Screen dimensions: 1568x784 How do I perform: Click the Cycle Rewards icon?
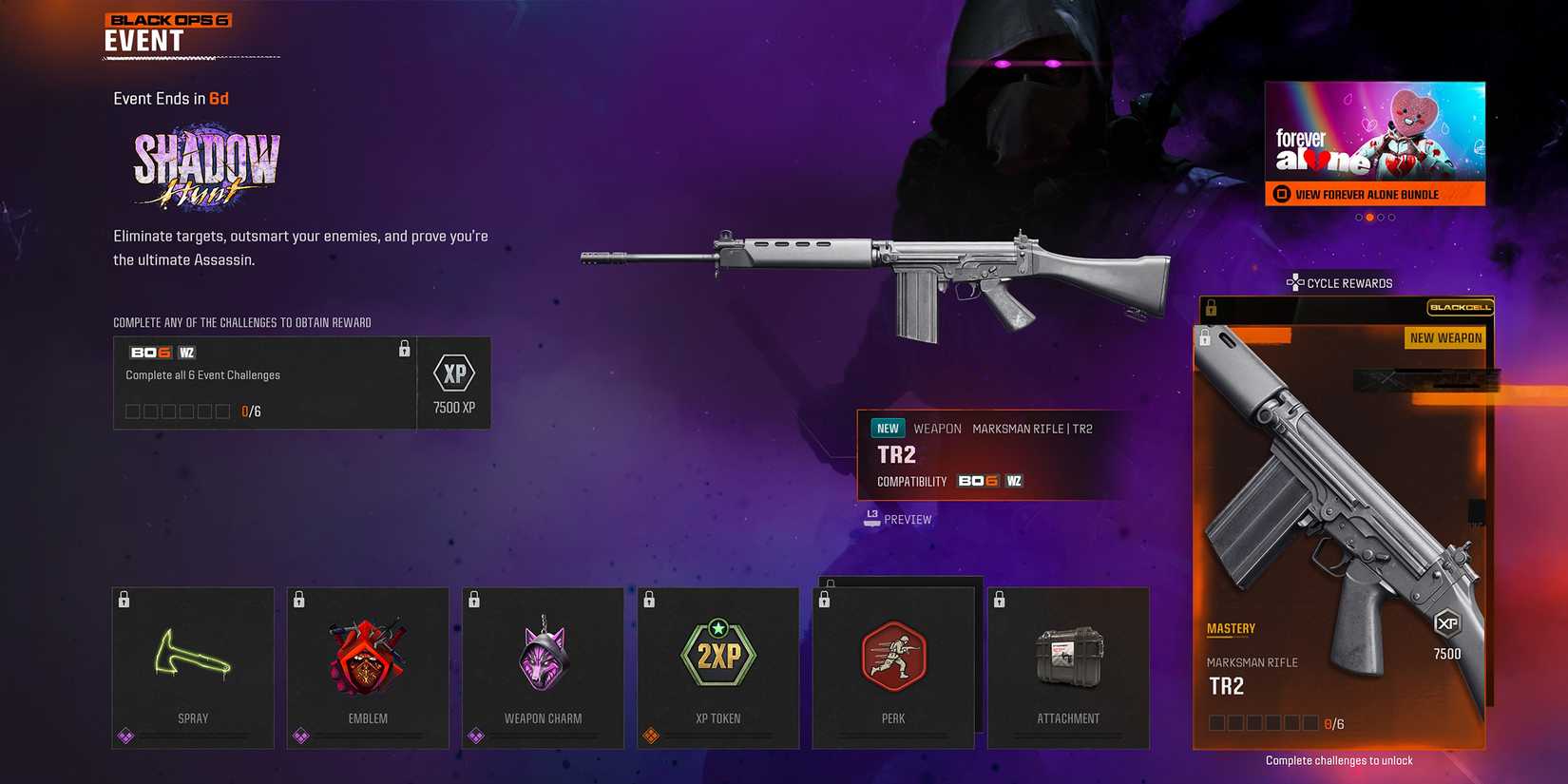pyautogui.click(x=1294, y=282)
